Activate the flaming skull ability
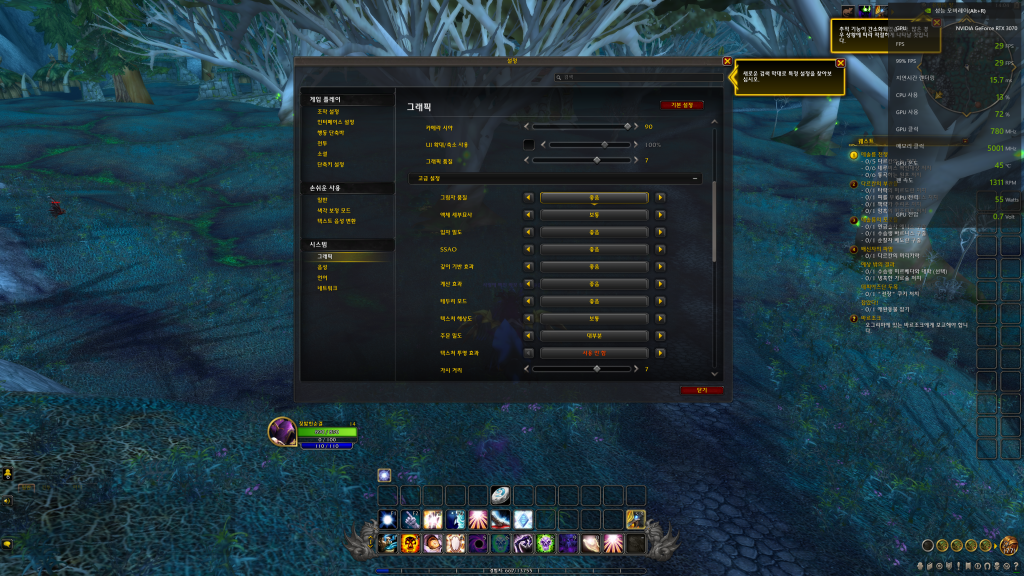 coord(410,544)
